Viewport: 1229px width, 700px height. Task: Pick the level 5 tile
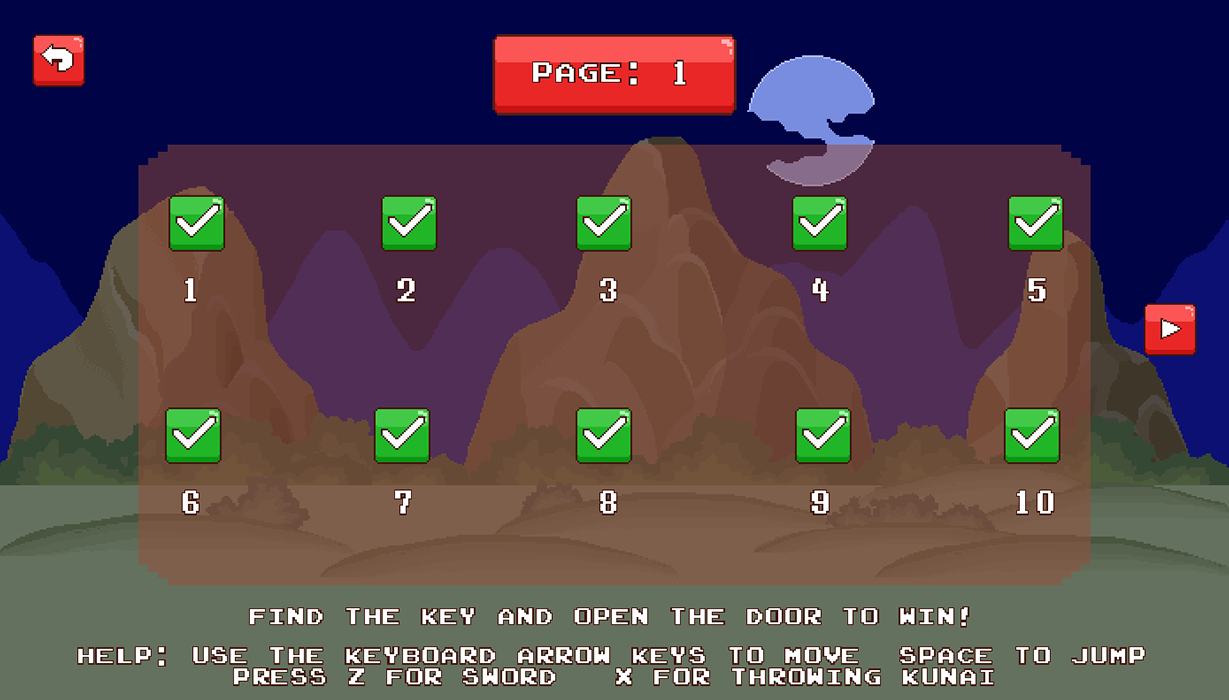tap(1035, 223)
